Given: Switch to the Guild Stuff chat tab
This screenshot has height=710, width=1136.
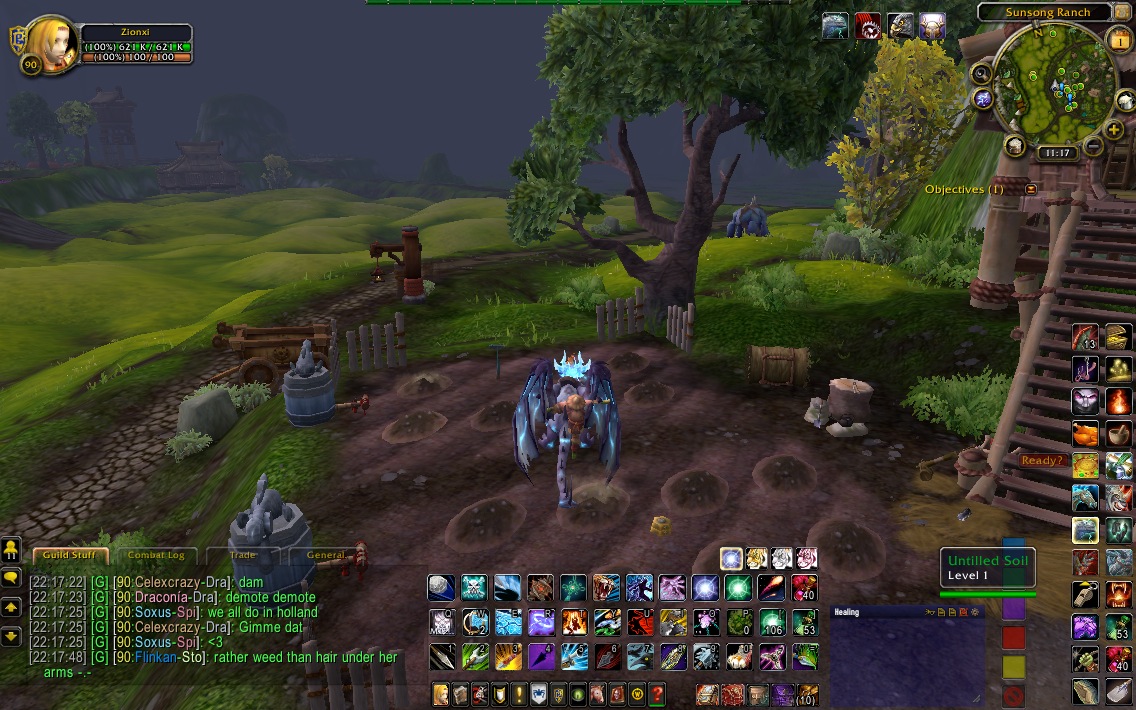Looking at the screenshot, I should (70, 555).
